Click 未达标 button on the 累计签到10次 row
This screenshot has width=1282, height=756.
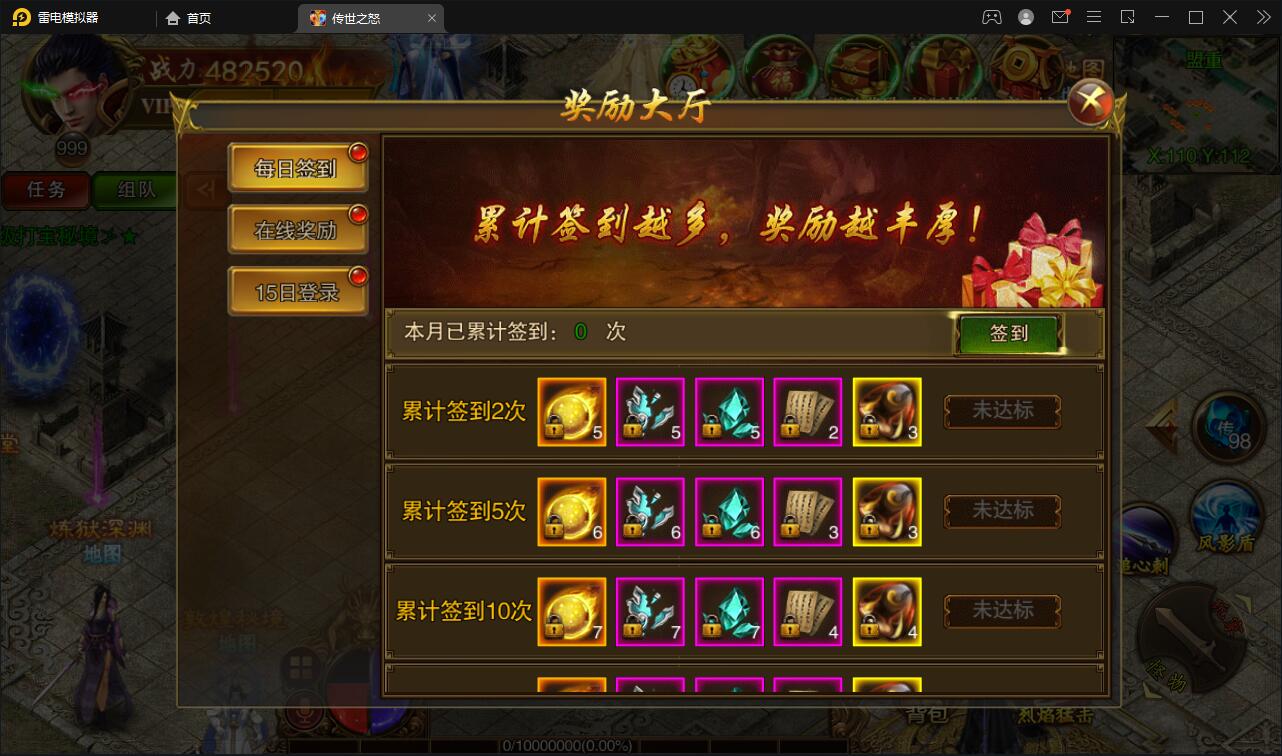[x=1001, y=611]
